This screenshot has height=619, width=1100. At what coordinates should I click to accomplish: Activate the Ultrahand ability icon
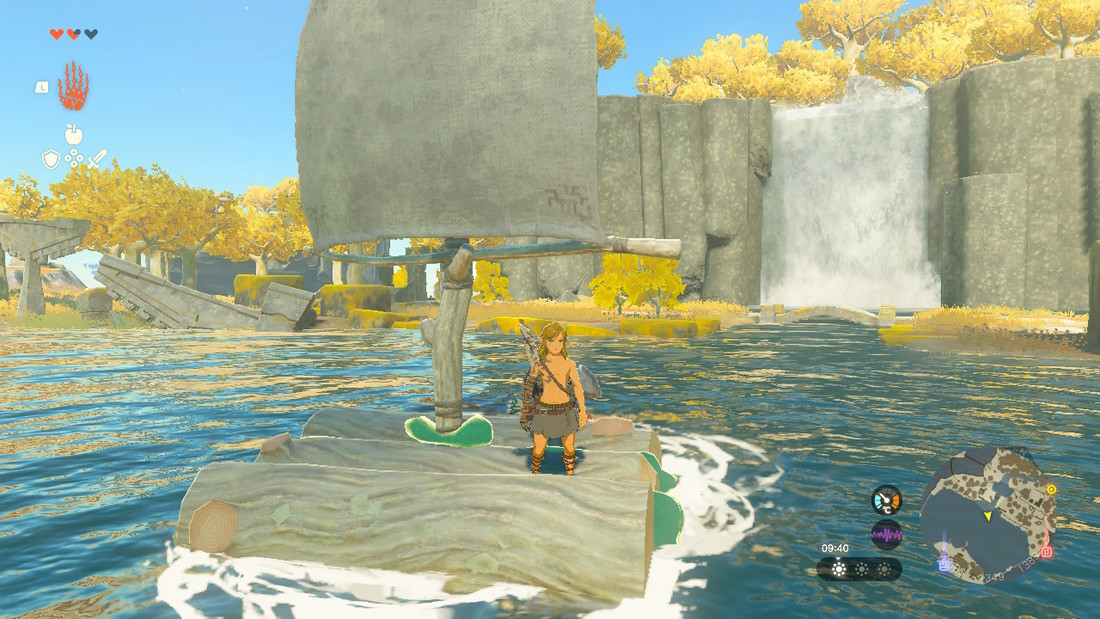[72, 87]
